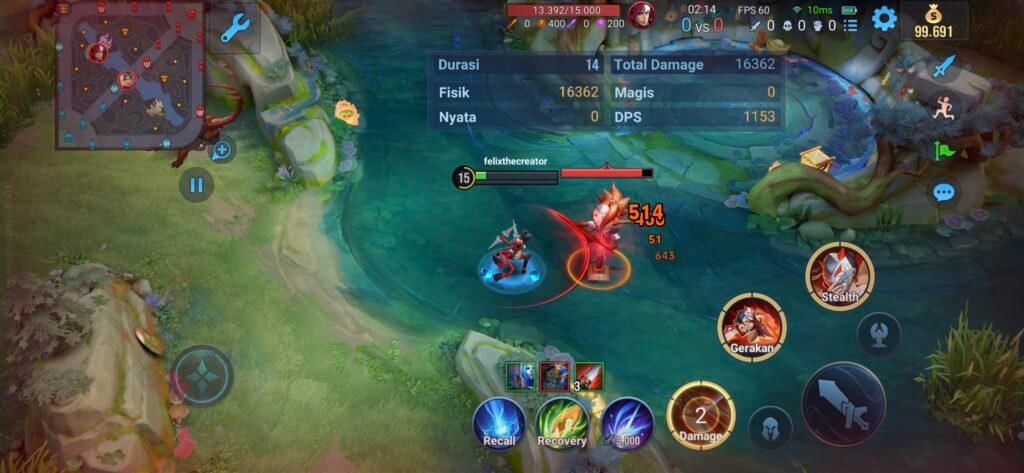Trigger the Damage skill
1024x473 pixels.
[x=701, y=415]
